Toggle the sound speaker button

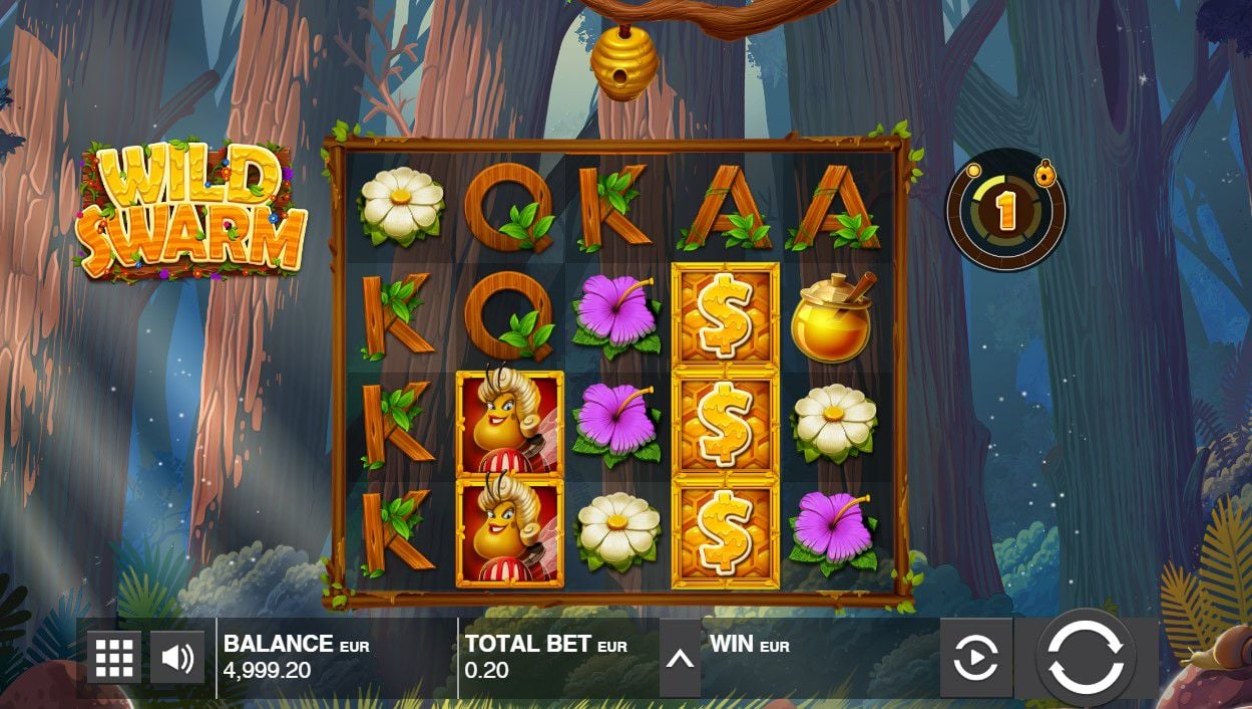click(x=178, y=657)
